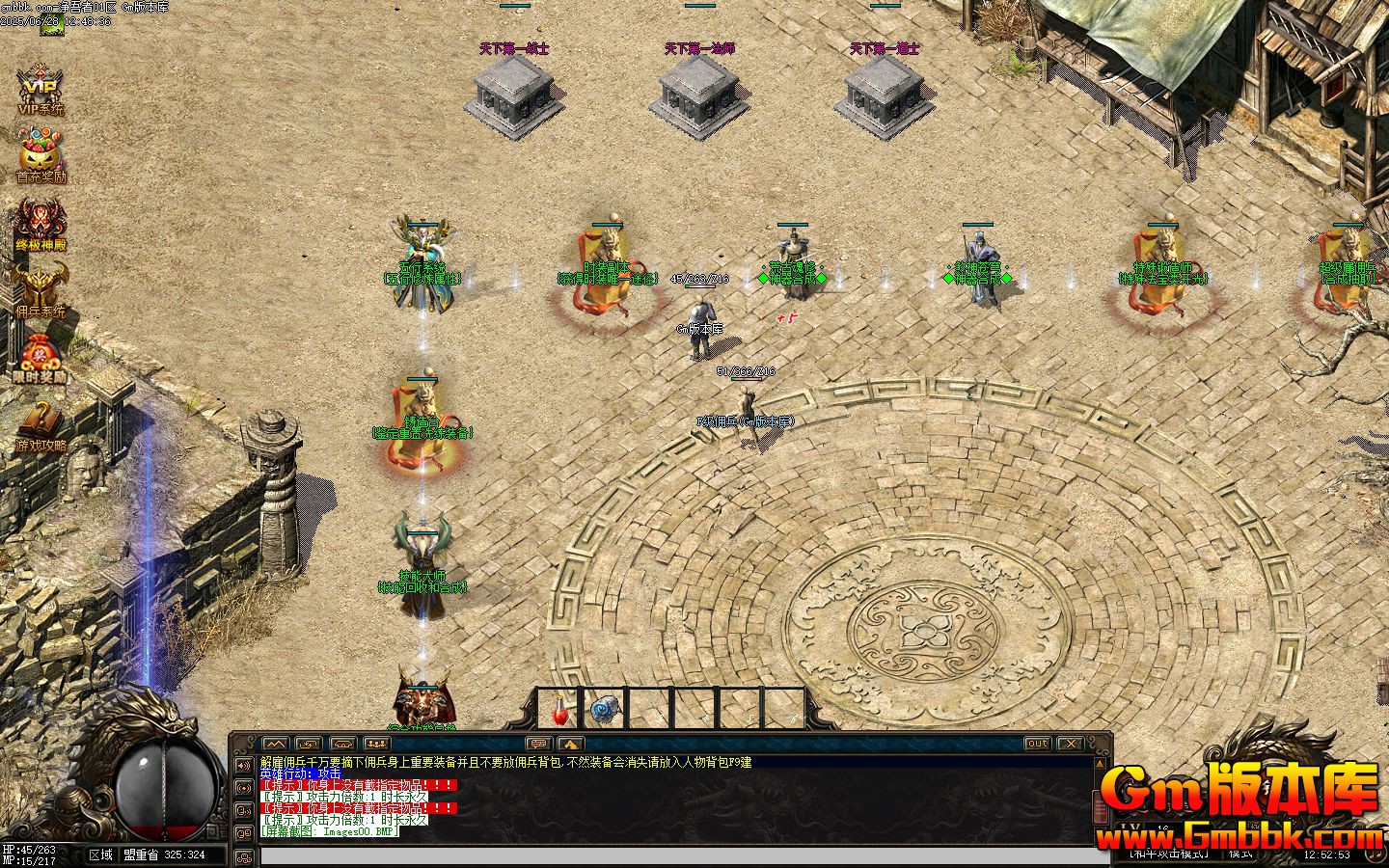Open the VIP系统 menu
The height and width of the screenshot is (868, 1389).
coord(41,89)
